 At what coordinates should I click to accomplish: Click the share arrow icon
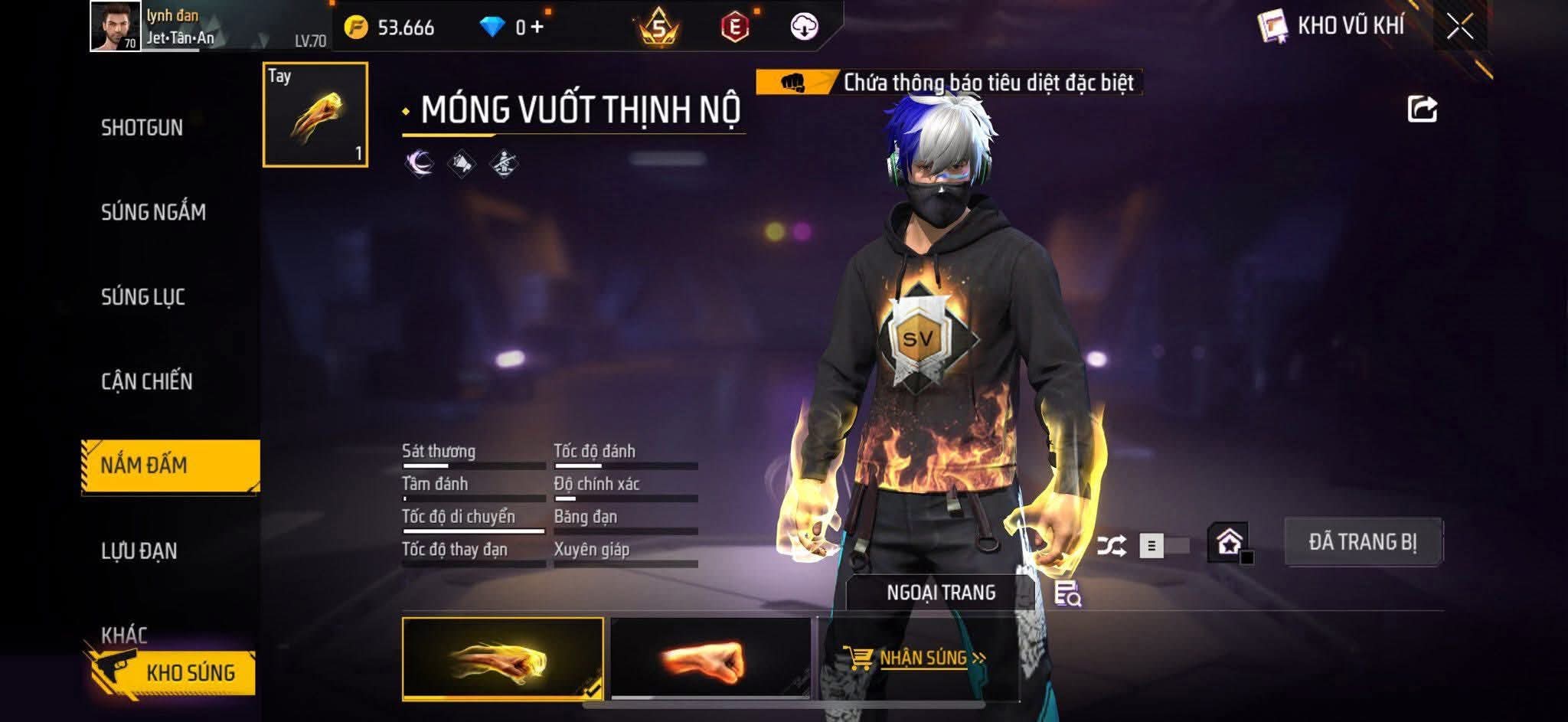click(x=1422, y=109)
